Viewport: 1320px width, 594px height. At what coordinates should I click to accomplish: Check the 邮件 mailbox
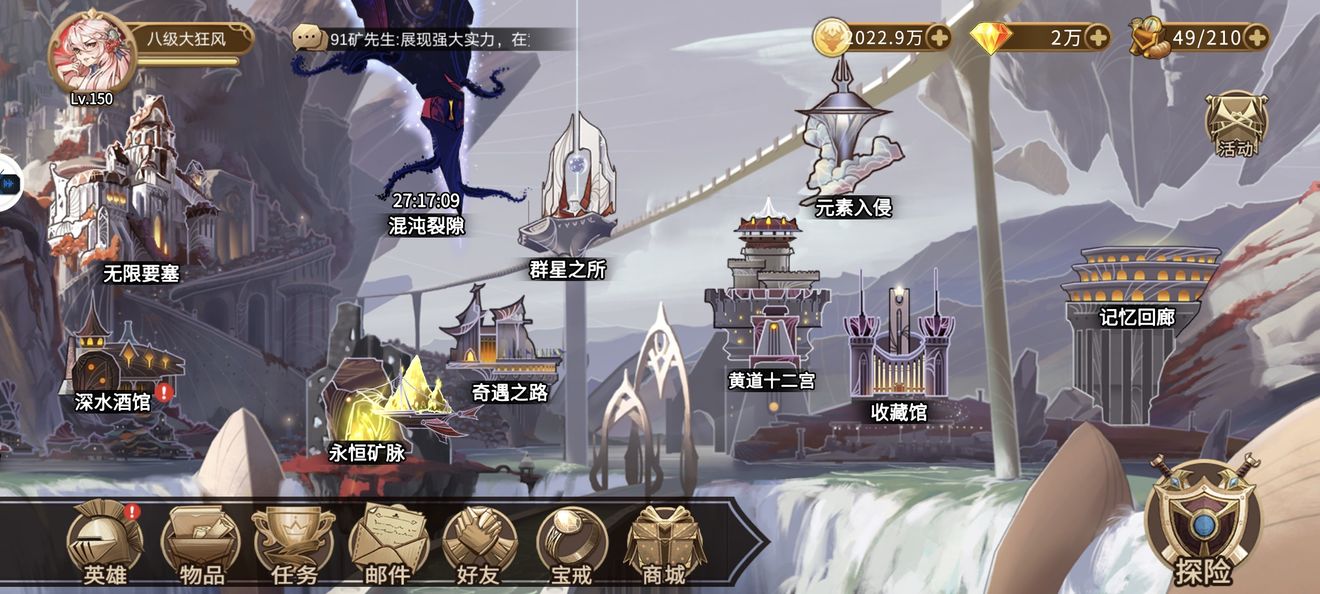(x=387, y=545)
